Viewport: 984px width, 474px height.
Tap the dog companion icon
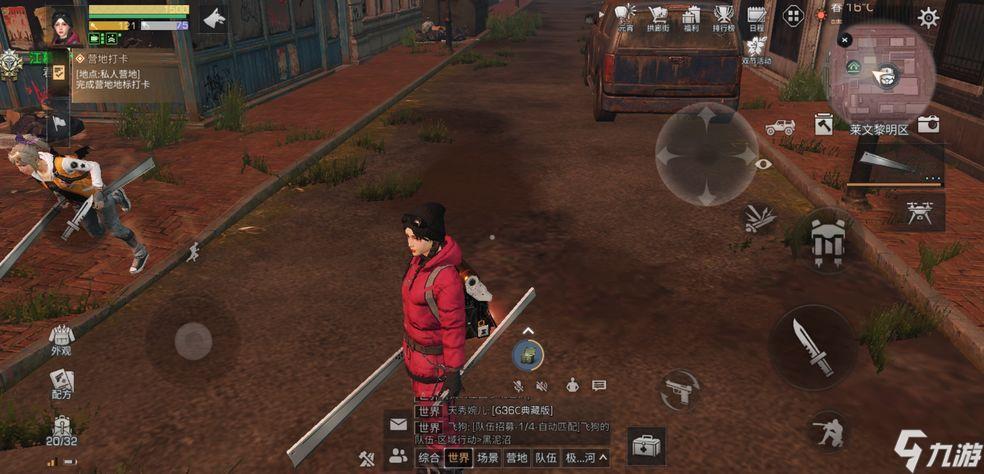(x=213, y=18)
